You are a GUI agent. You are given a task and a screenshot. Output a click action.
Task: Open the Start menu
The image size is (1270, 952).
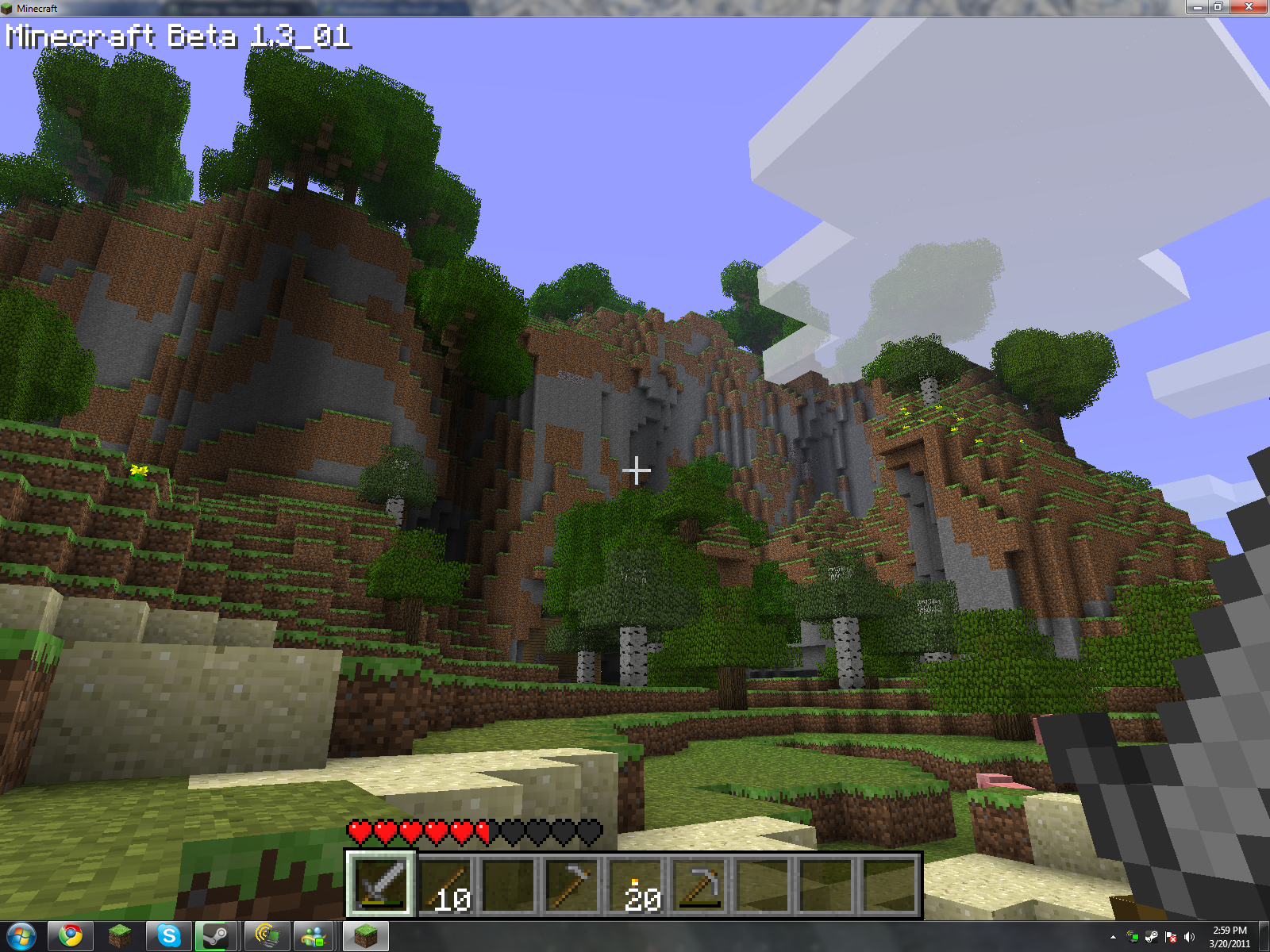click(x=21, y=936)
